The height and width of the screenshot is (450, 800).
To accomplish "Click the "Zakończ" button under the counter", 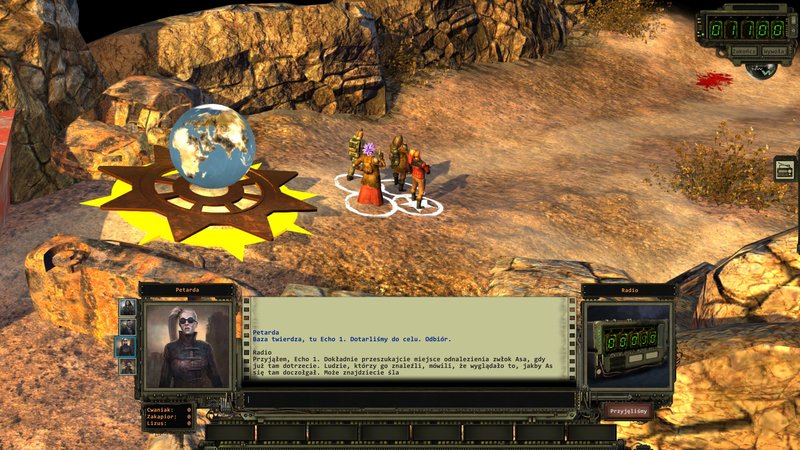I will pyautogui.click(x=742, y=50).
